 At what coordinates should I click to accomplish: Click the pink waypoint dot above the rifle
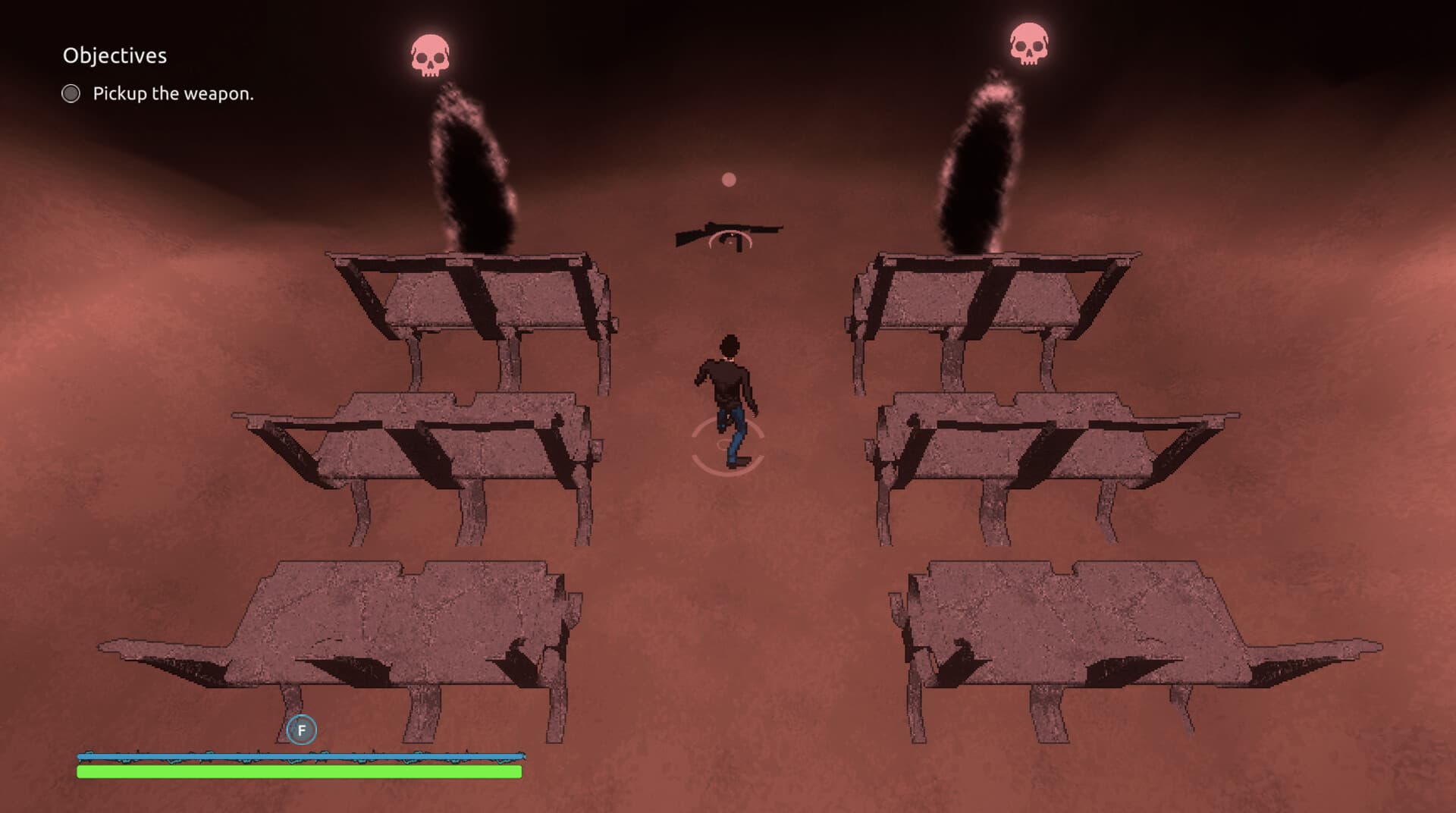729,179
